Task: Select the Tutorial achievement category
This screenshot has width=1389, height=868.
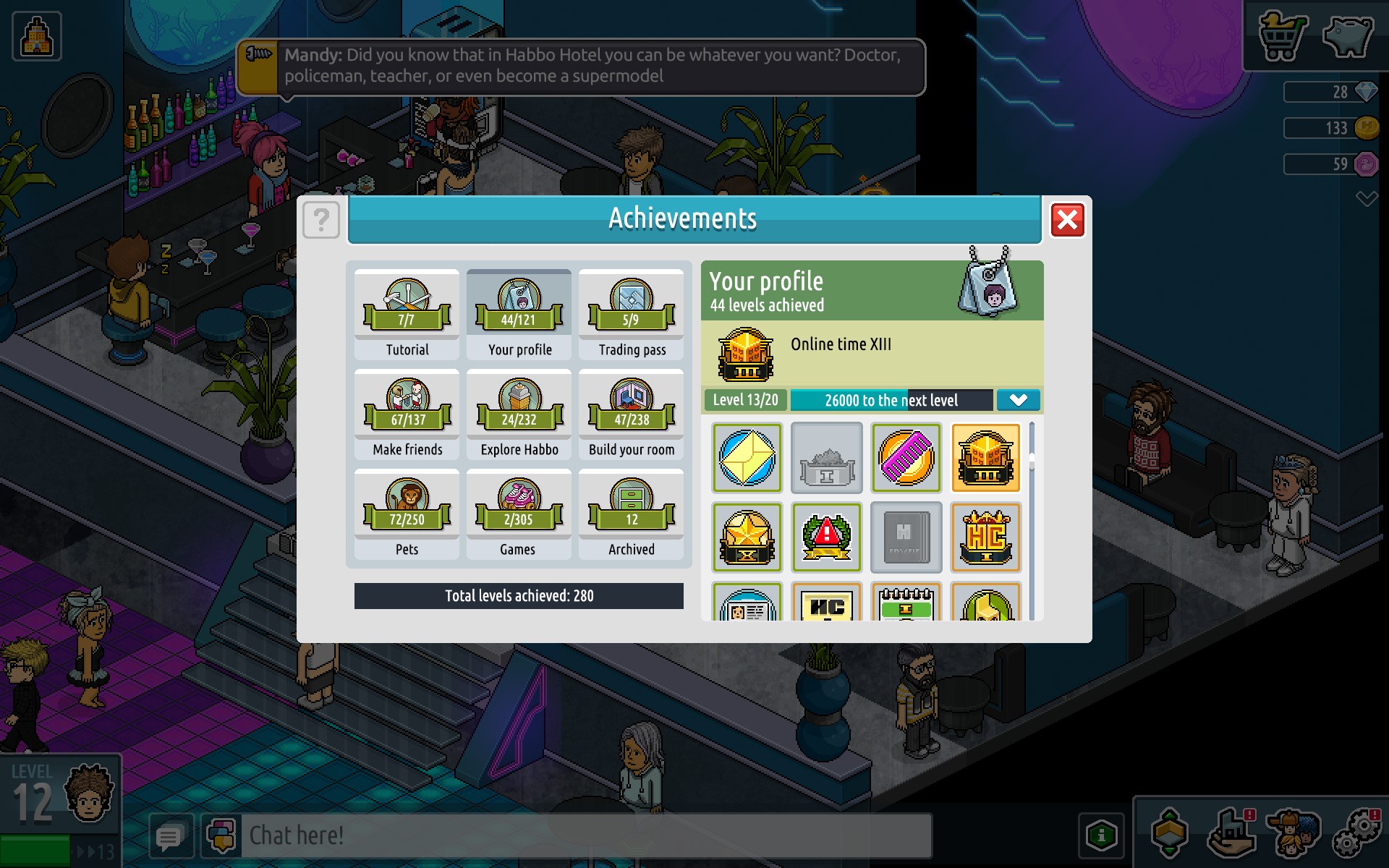Action: (407, 315)
